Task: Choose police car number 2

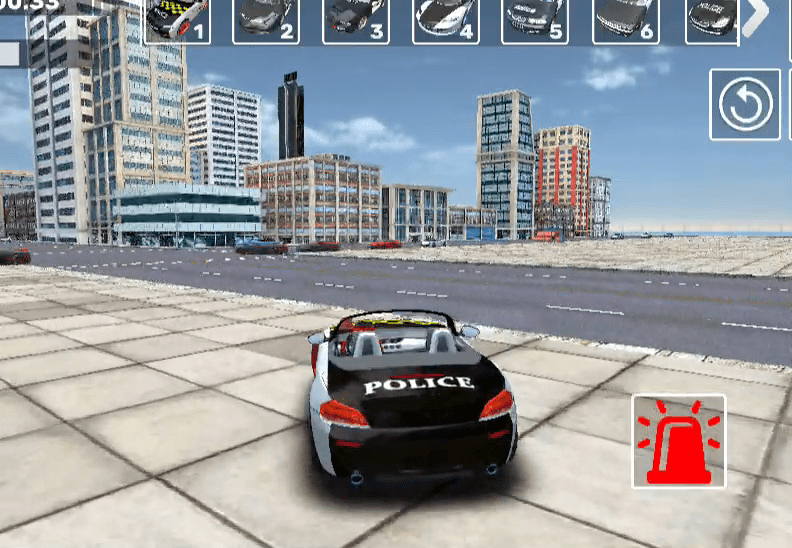Action: tap(266, 20)
